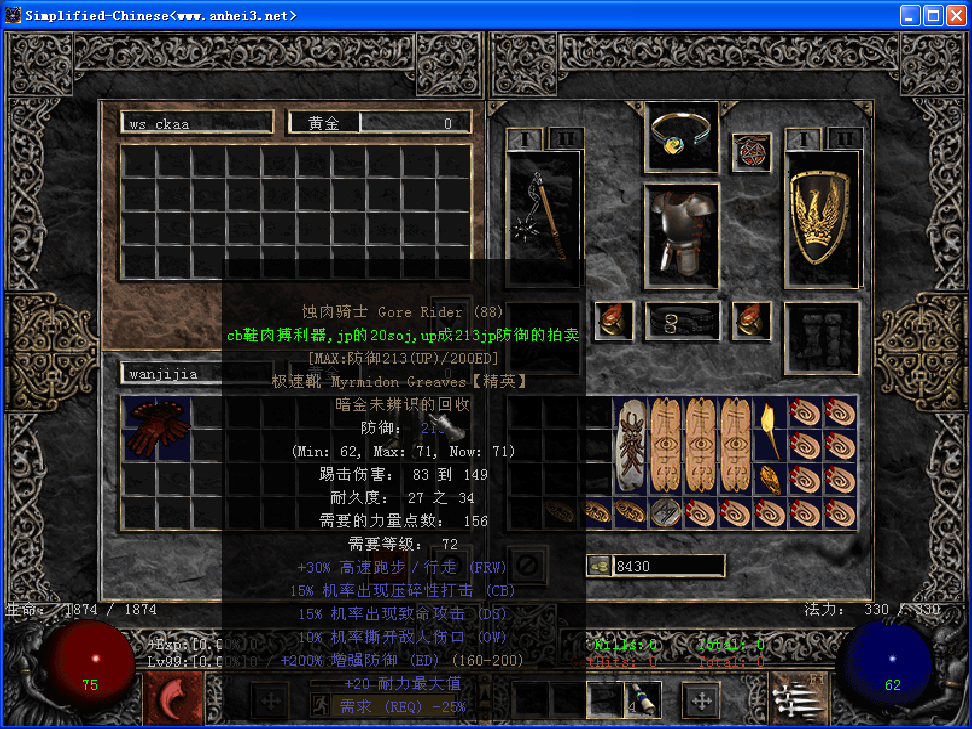Cancel the trade with the crossed-circle button
Viewport: 972px width, 729px height.
coord(527,565)
